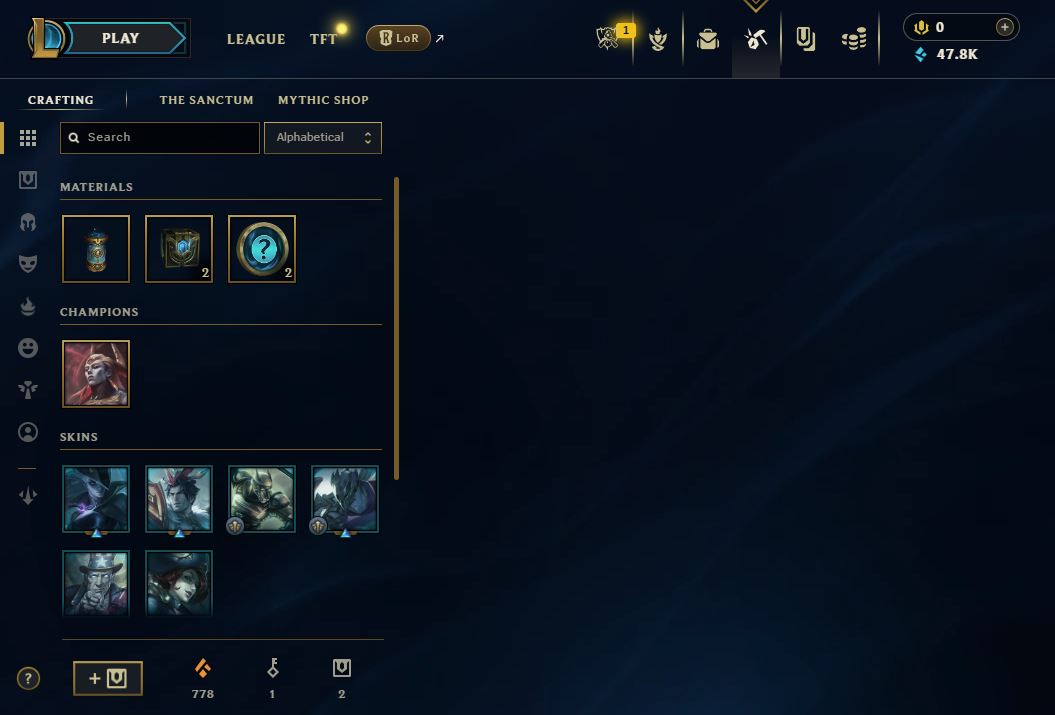Select the Hextech chest with count 2
The width and height of the screenshot is (1055, 715).
point(179,249)
